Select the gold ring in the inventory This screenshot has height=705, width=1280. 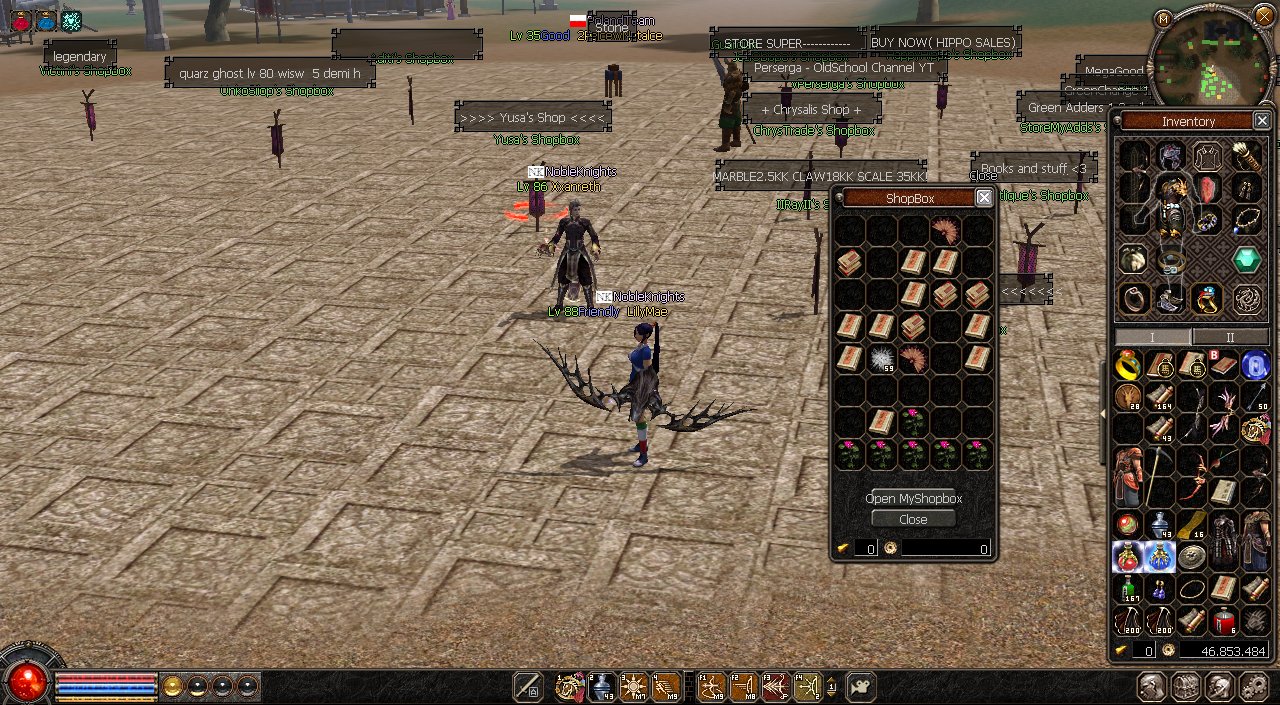pos(1128,365)
